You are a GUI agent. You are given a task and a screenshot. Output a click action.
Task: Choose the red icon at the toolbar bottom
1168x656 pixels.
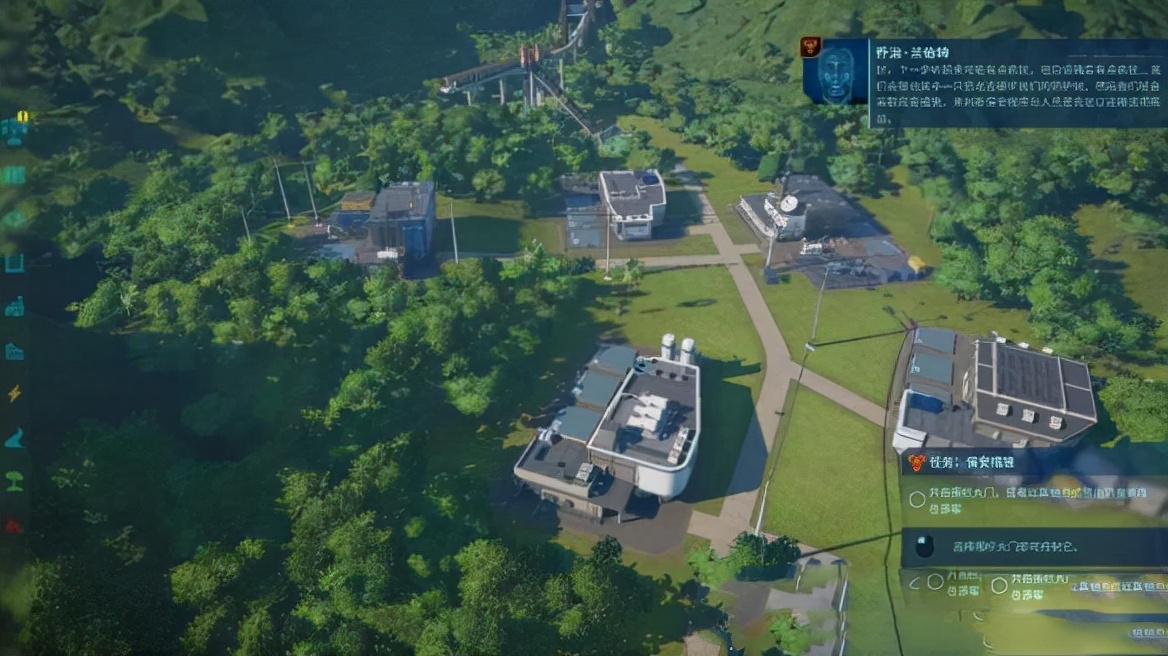click(x=14, y=525)
